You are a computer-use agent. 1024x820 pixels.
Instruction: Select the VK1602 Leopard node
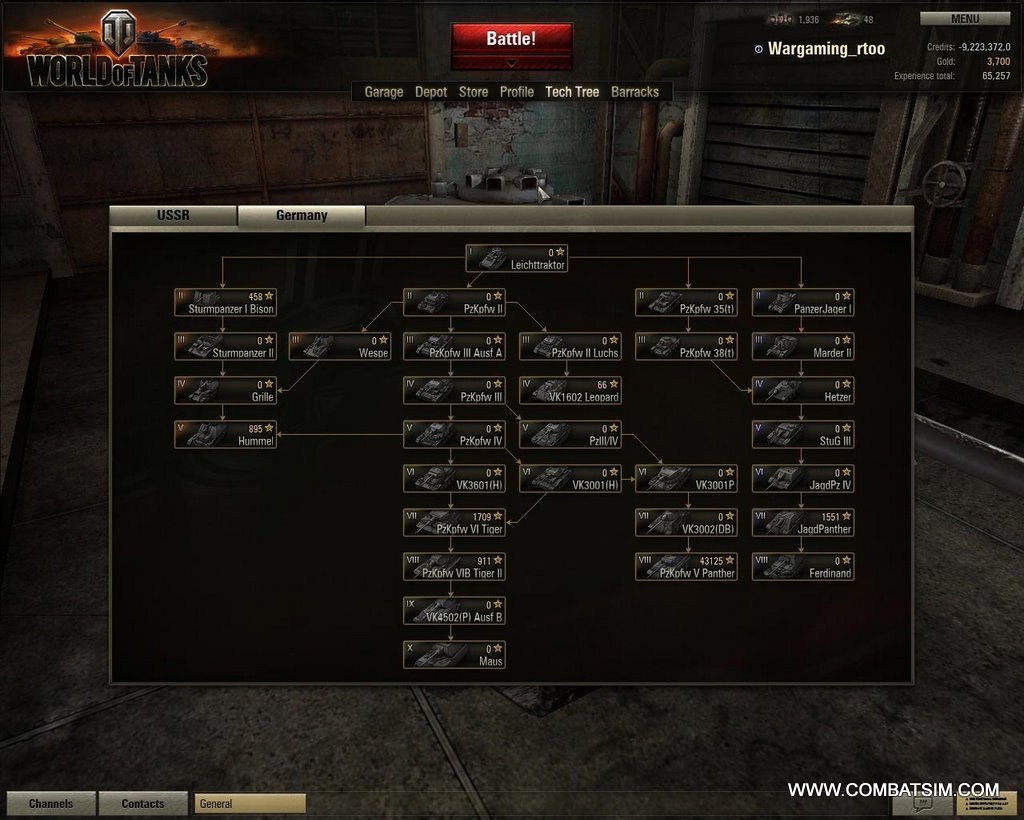(x=570, y=391)
